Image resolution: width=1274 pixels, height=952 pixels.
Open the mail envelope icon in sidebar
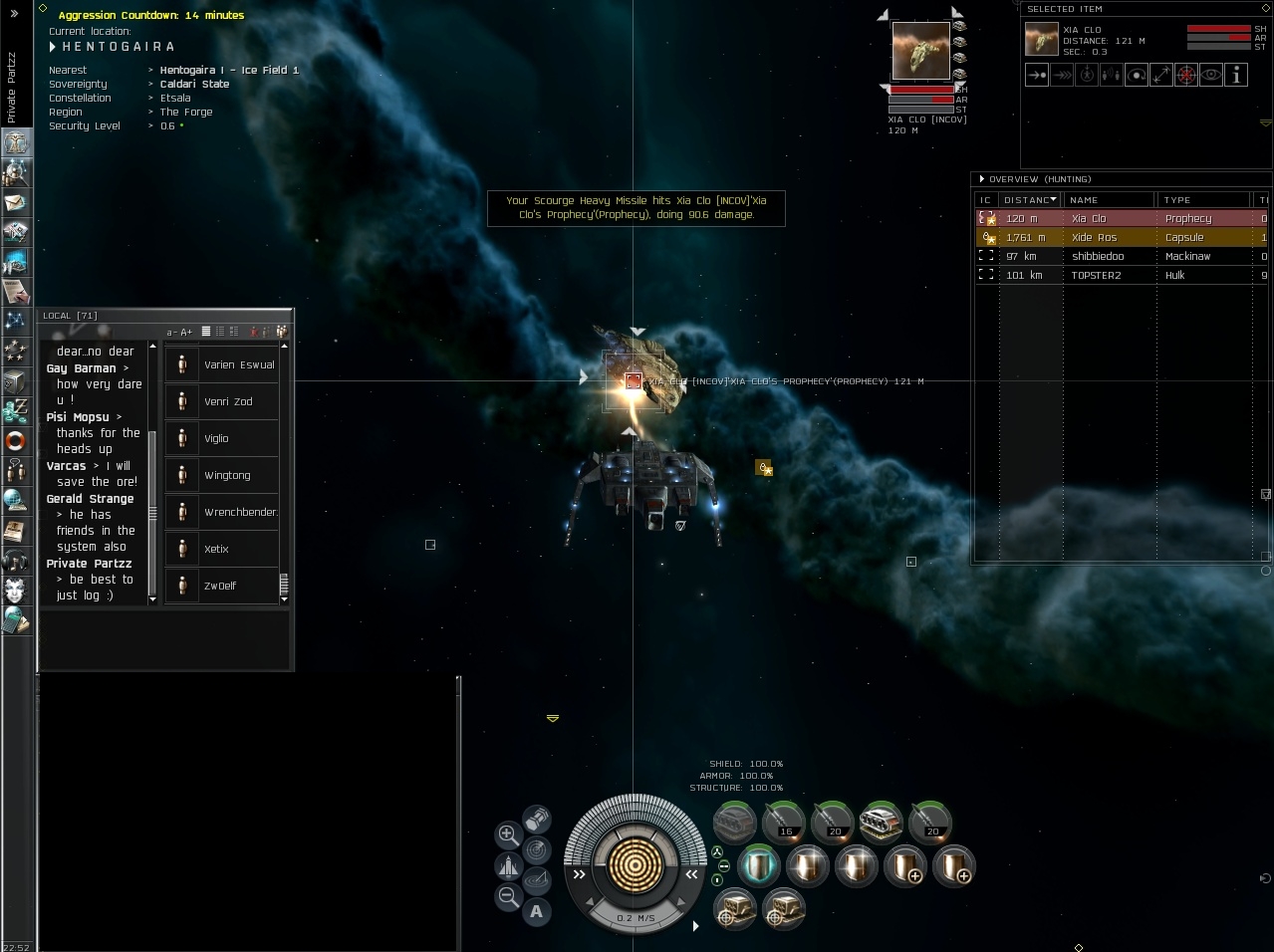[x=16, y=203]
